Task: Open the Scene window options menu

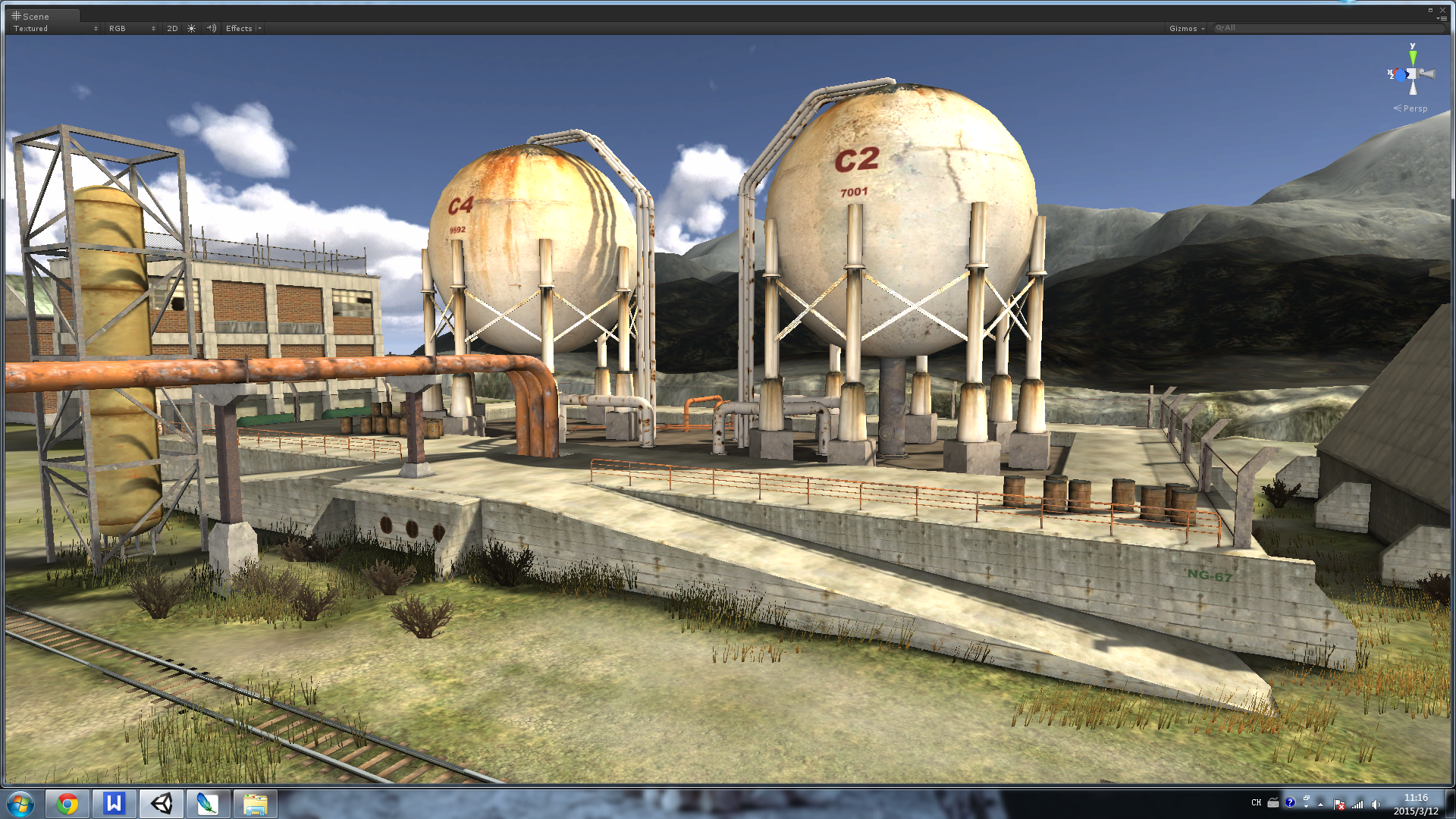Action: point(1442,18)
